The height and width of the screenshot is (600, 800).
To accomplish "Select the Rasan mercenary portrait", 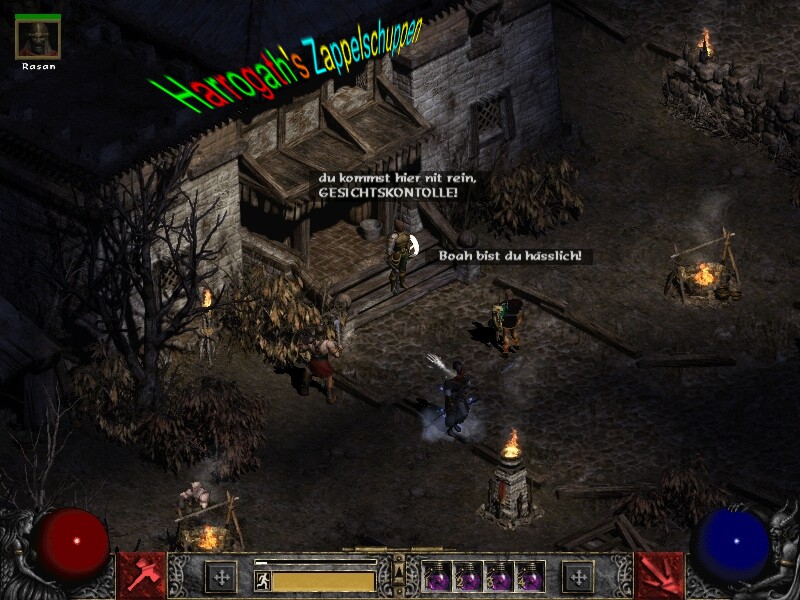I will coord(38,39).
